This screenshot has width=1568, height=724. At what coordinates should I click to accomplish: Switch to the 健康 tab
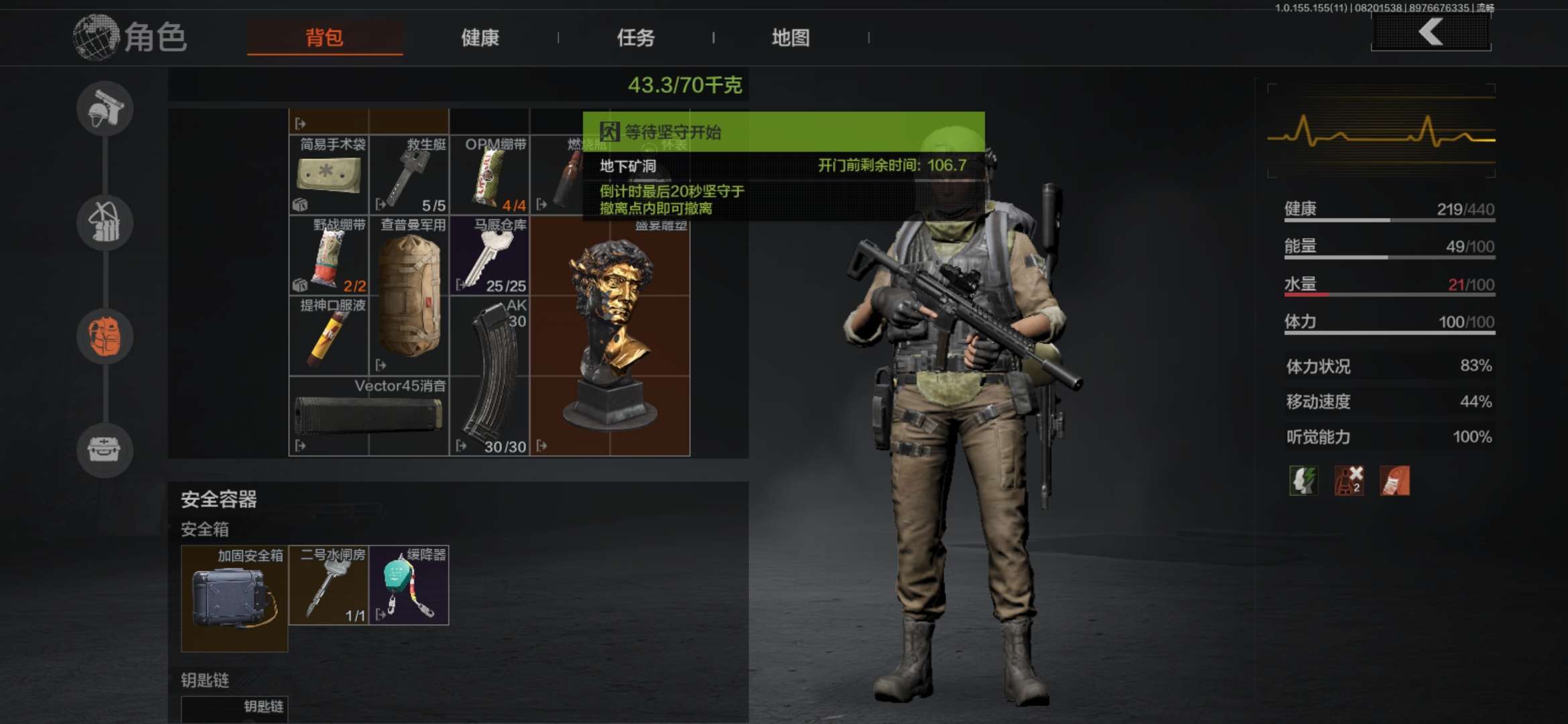(480, 38)
